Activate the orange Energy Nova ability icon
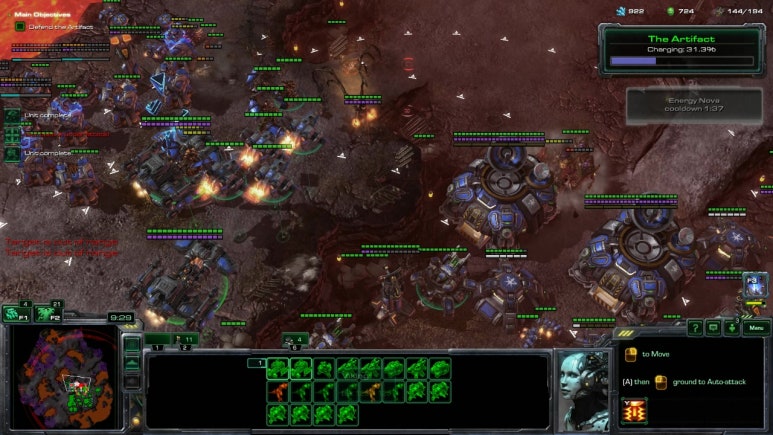The width and height of the screenshot is (773, 435). [634, 411]
